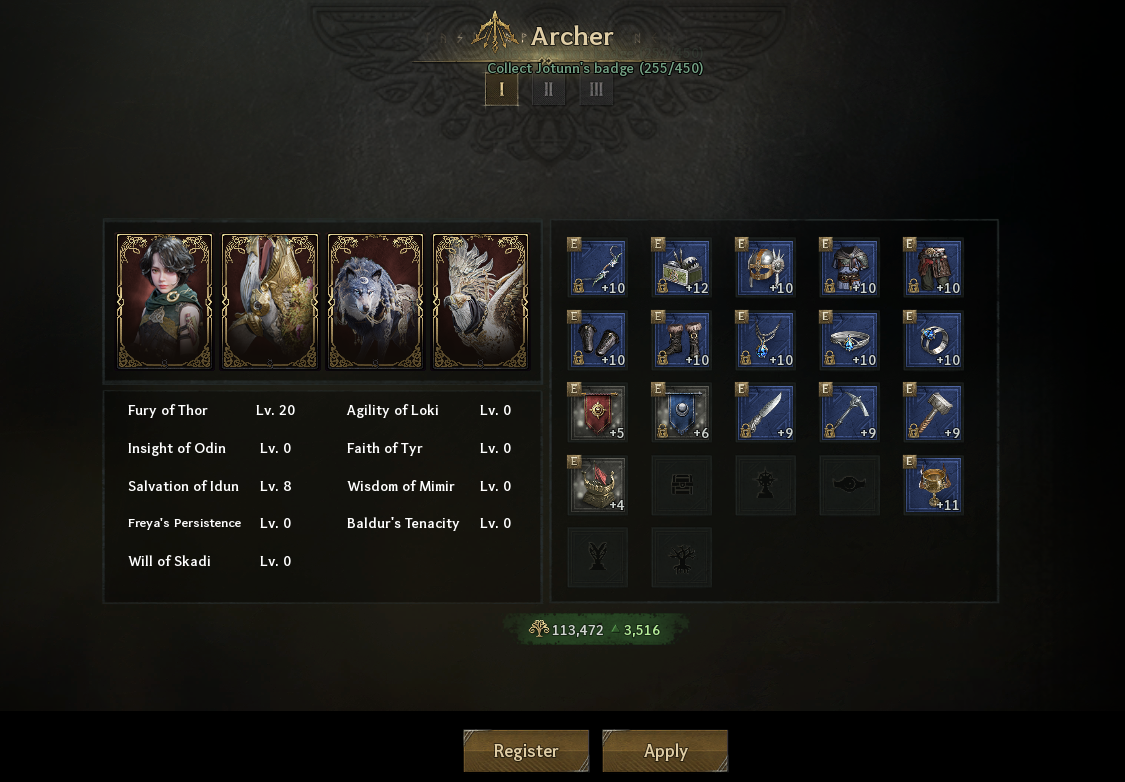Select the bow weapon slot
This screenshot has width=1125, height=782.
point(598,268)
